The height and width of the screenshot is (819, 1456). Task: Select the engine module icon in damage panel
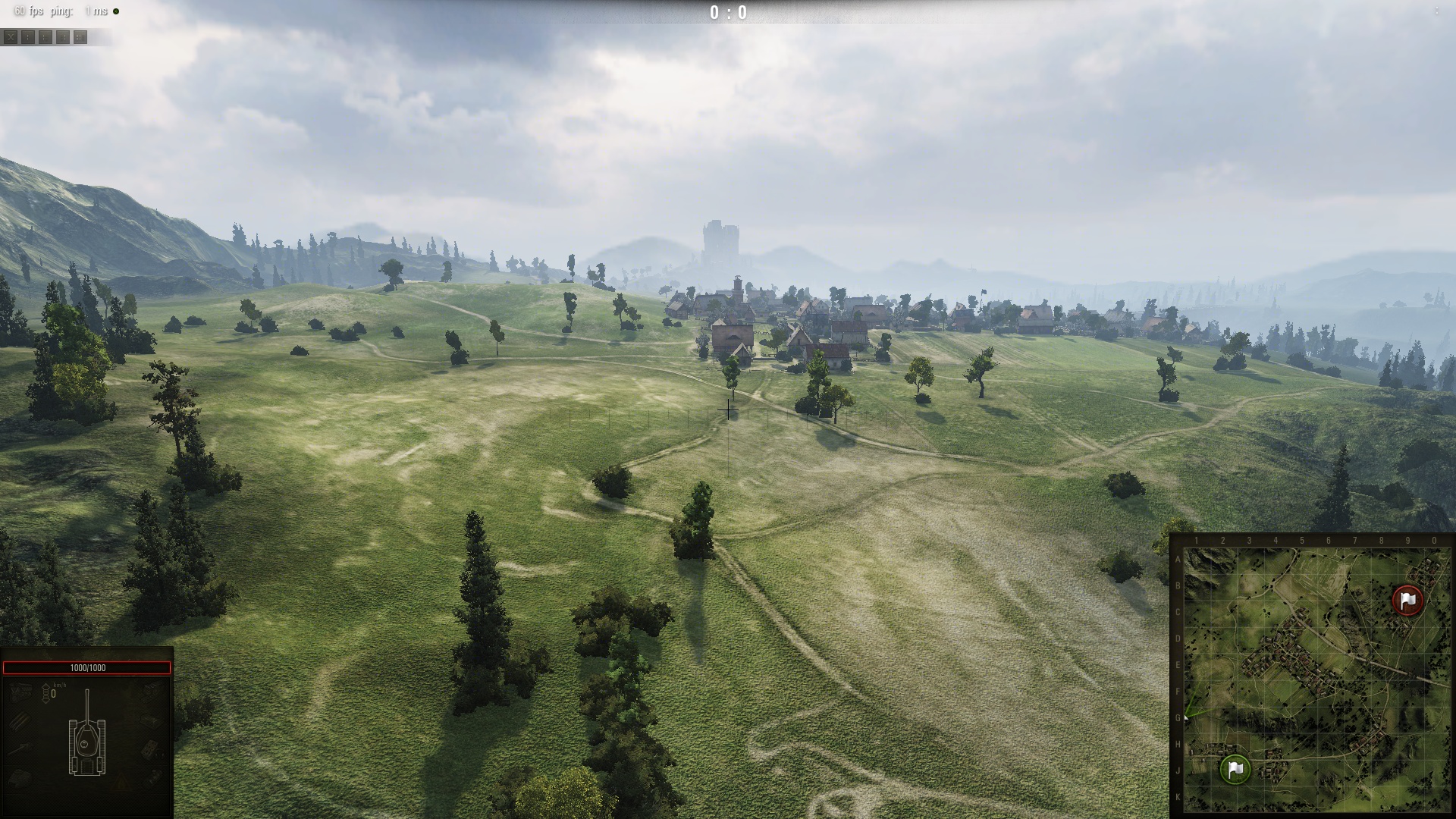coord(20,691)
